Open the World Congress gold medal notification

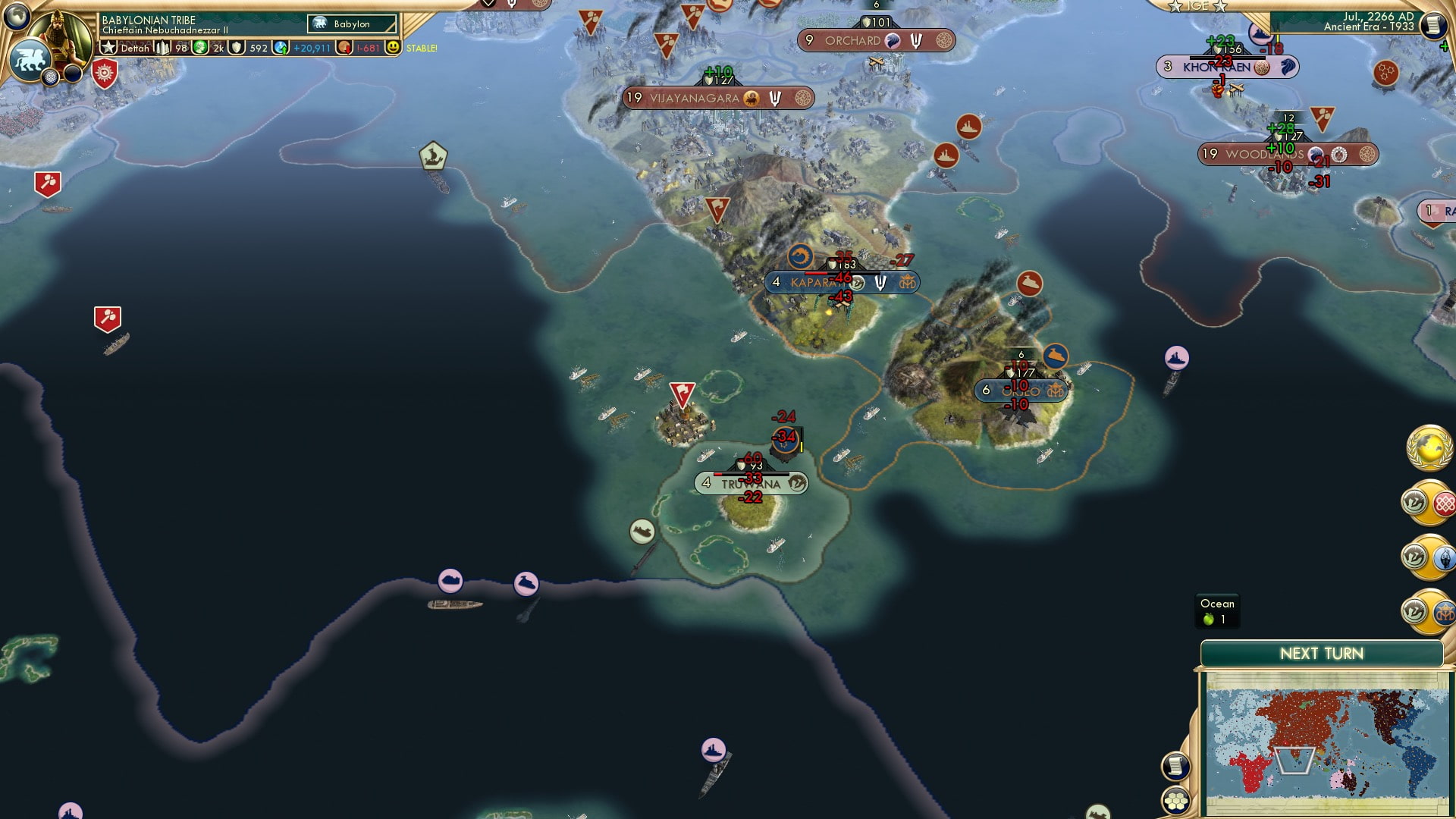(1430, 448)
